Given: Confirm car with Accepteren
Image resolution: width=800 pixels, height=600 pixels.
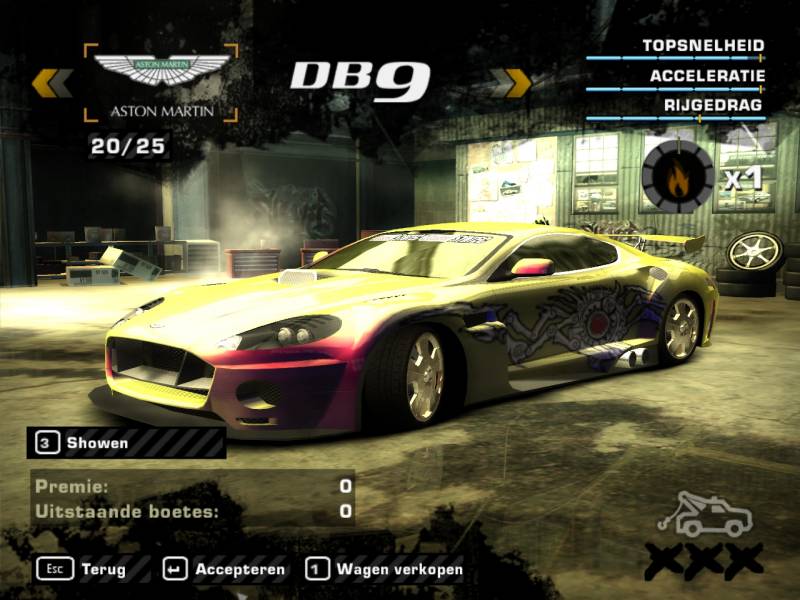Looking at the screenshot, I should pyautogui.click(x=224, y=570).
